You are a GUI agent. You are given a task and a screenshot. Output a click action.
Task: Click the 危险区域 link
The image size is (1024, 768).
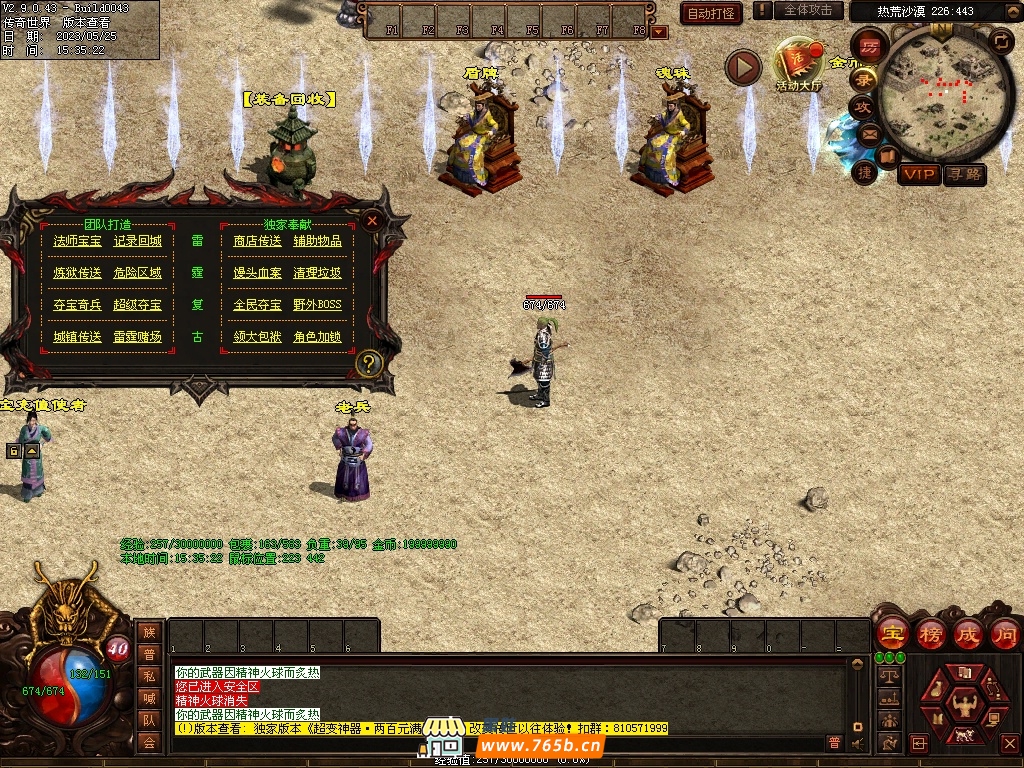point(137,273)
